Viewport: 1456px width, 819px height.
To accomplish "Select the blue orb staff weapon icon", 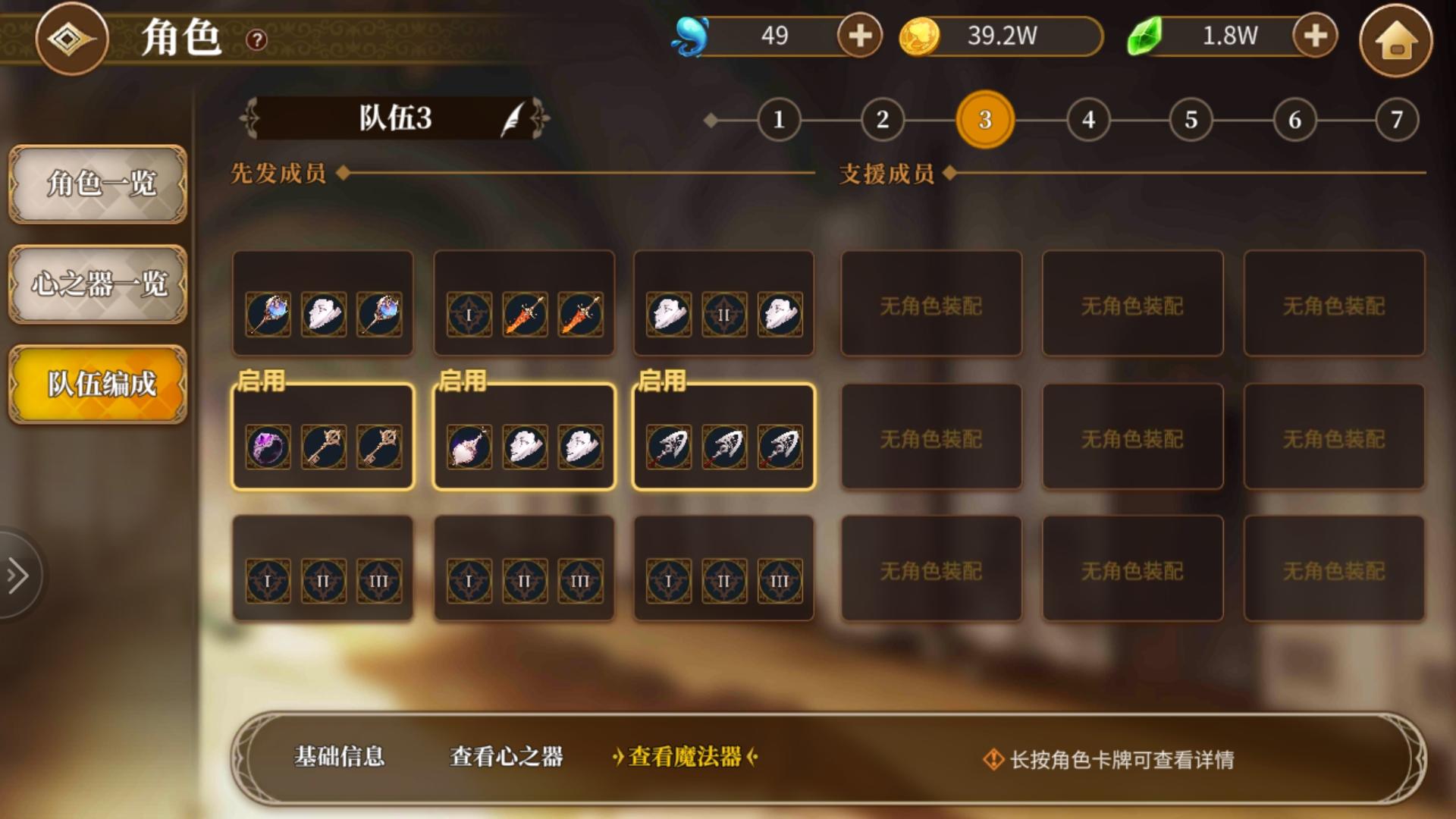I will point(267,313).
